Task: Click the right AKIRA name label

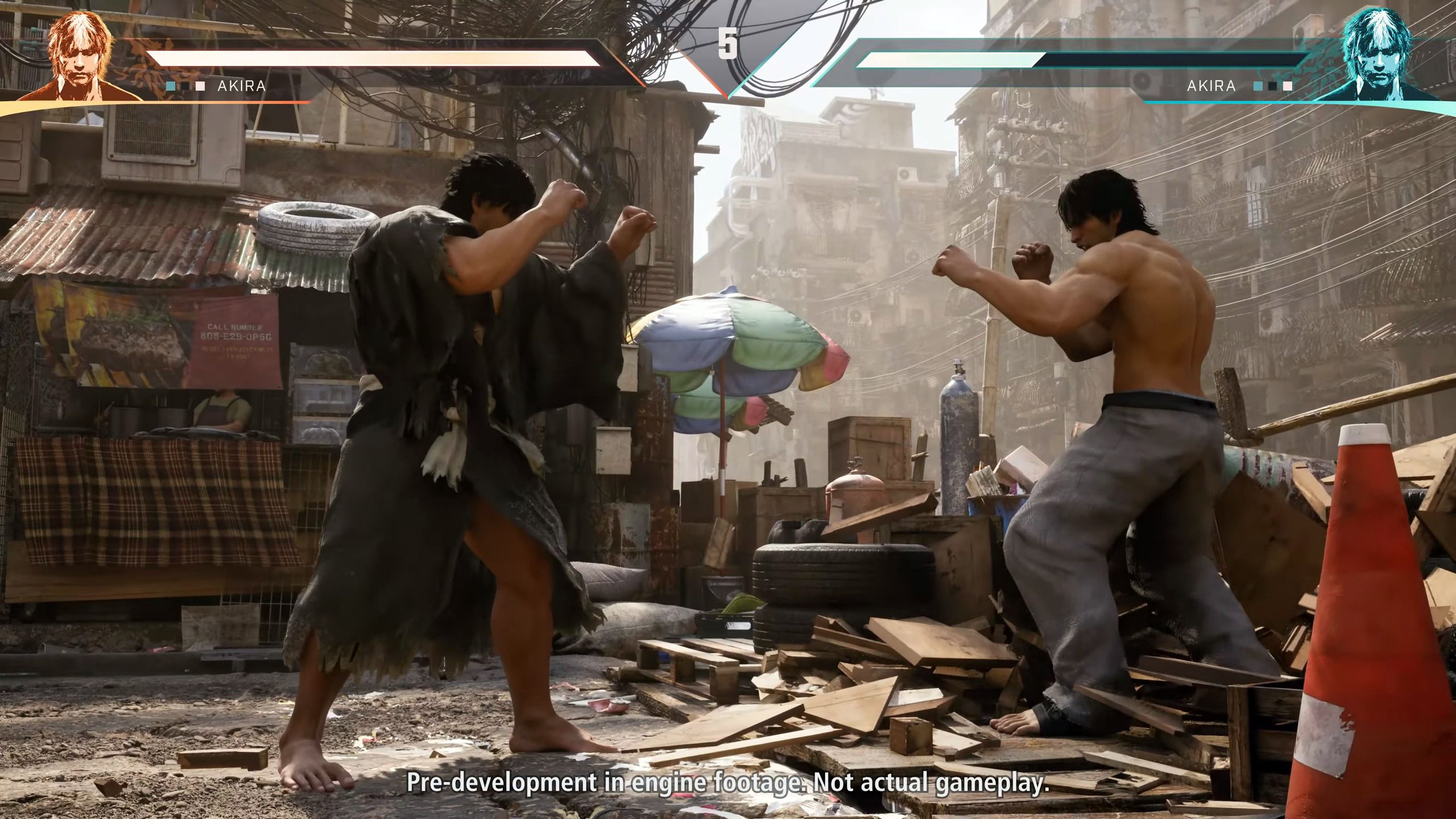Action: (x=1210, y=86)
